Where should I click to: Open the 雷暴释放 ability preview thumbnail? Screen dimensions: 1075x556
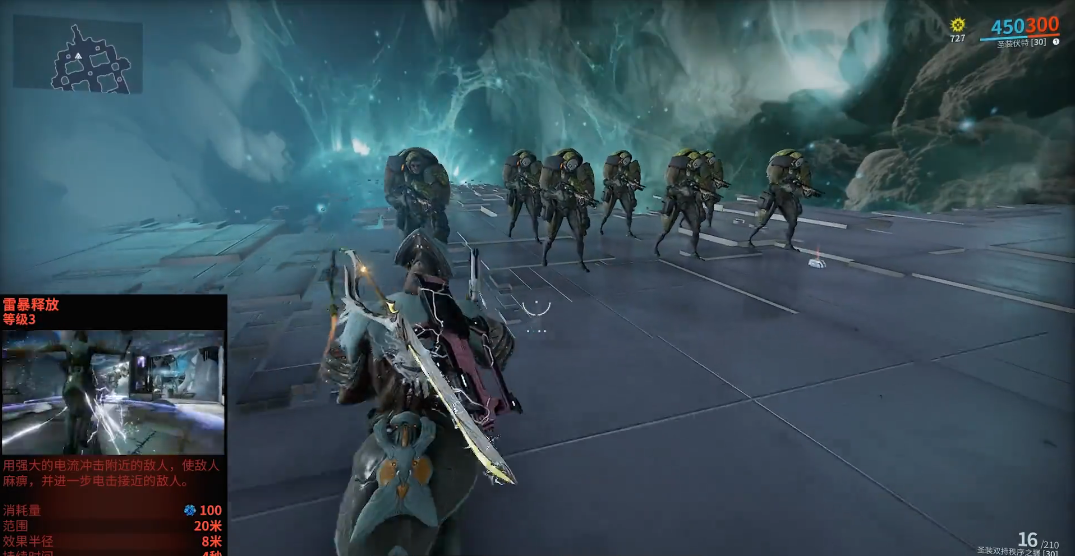tap(113, 391)
